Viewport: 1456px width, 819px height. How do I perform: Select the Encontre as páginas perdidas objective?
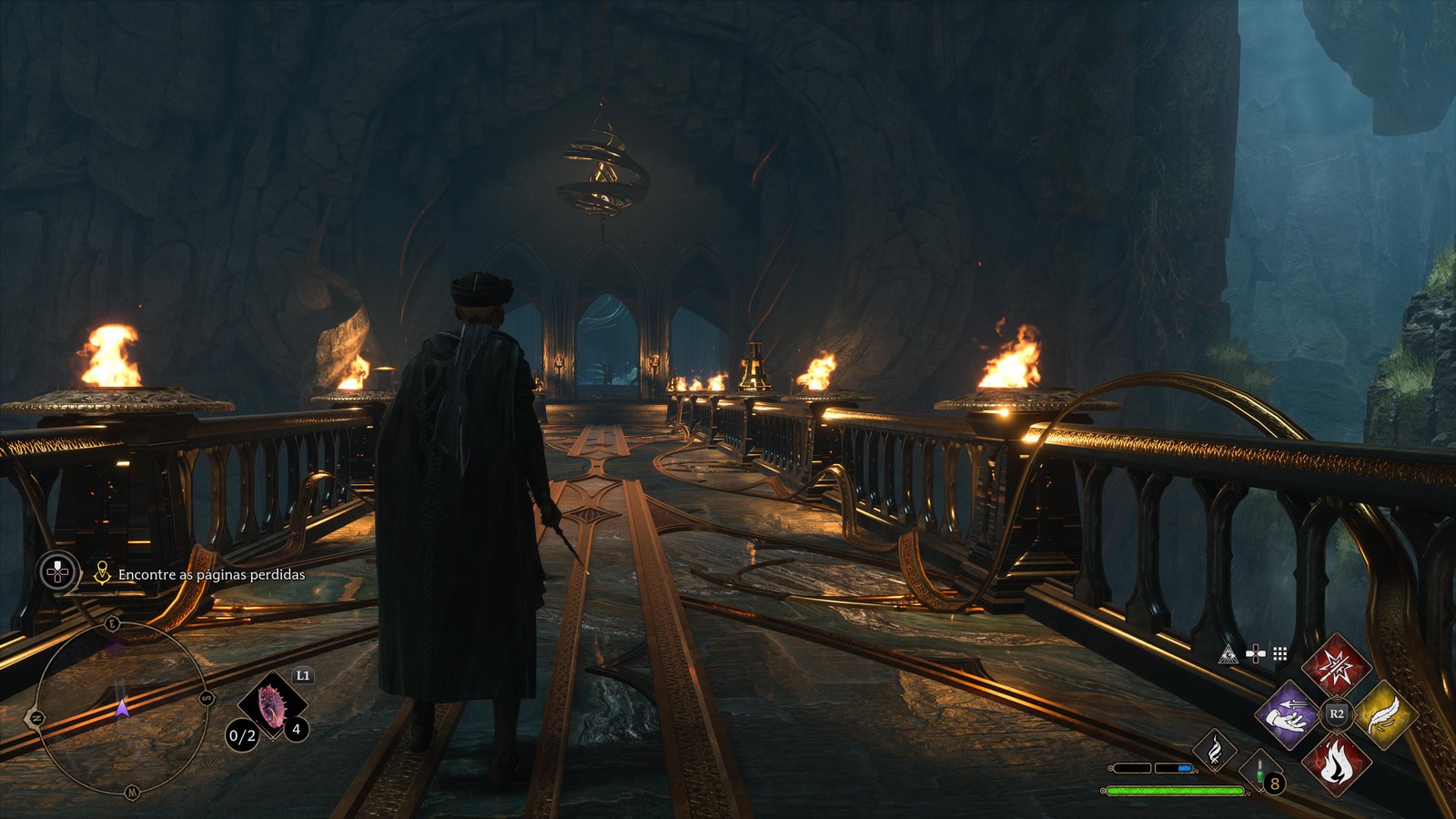(x=211, y=574)
